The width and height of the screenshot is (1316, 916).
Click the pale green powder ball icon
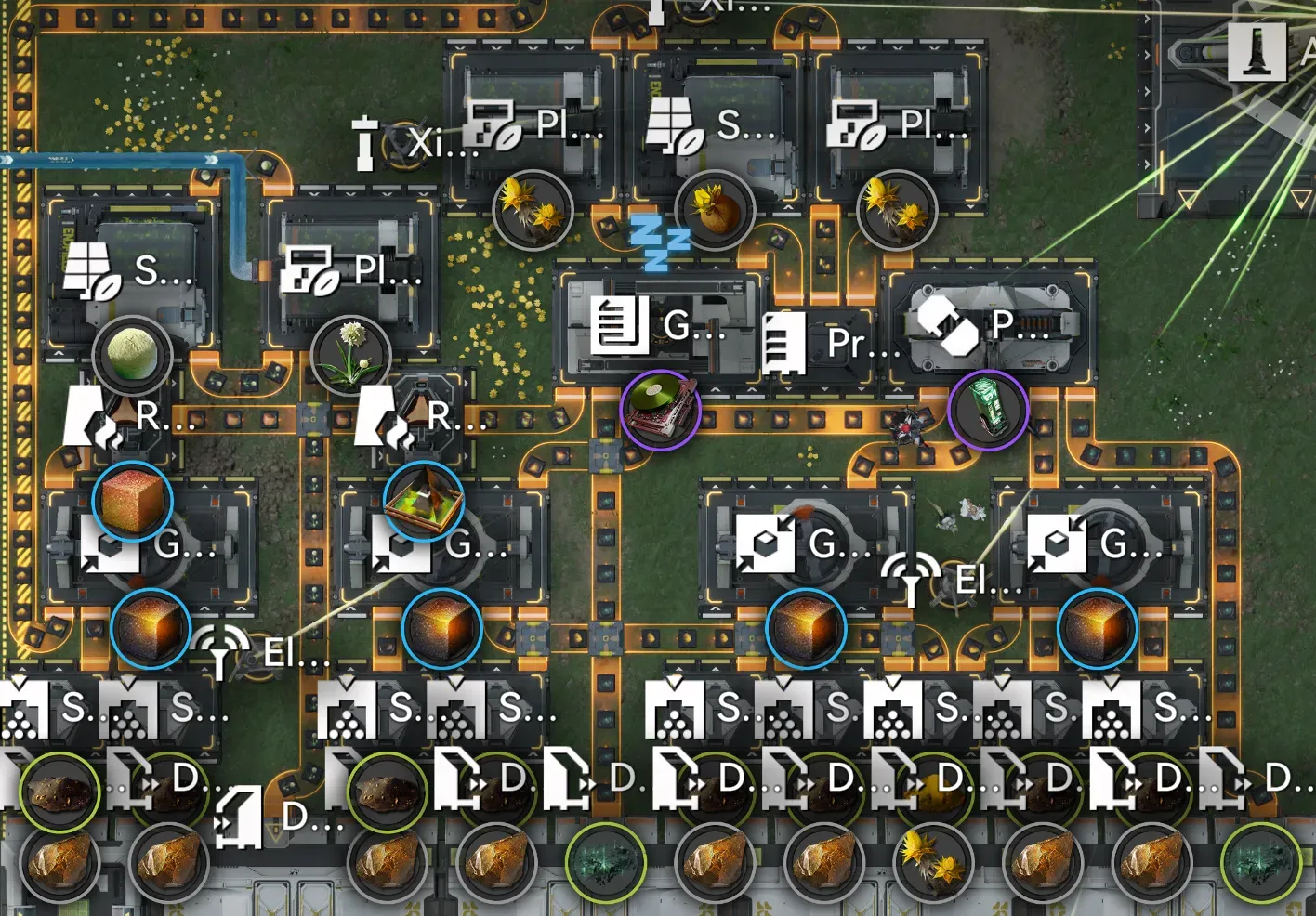[132, 356]
